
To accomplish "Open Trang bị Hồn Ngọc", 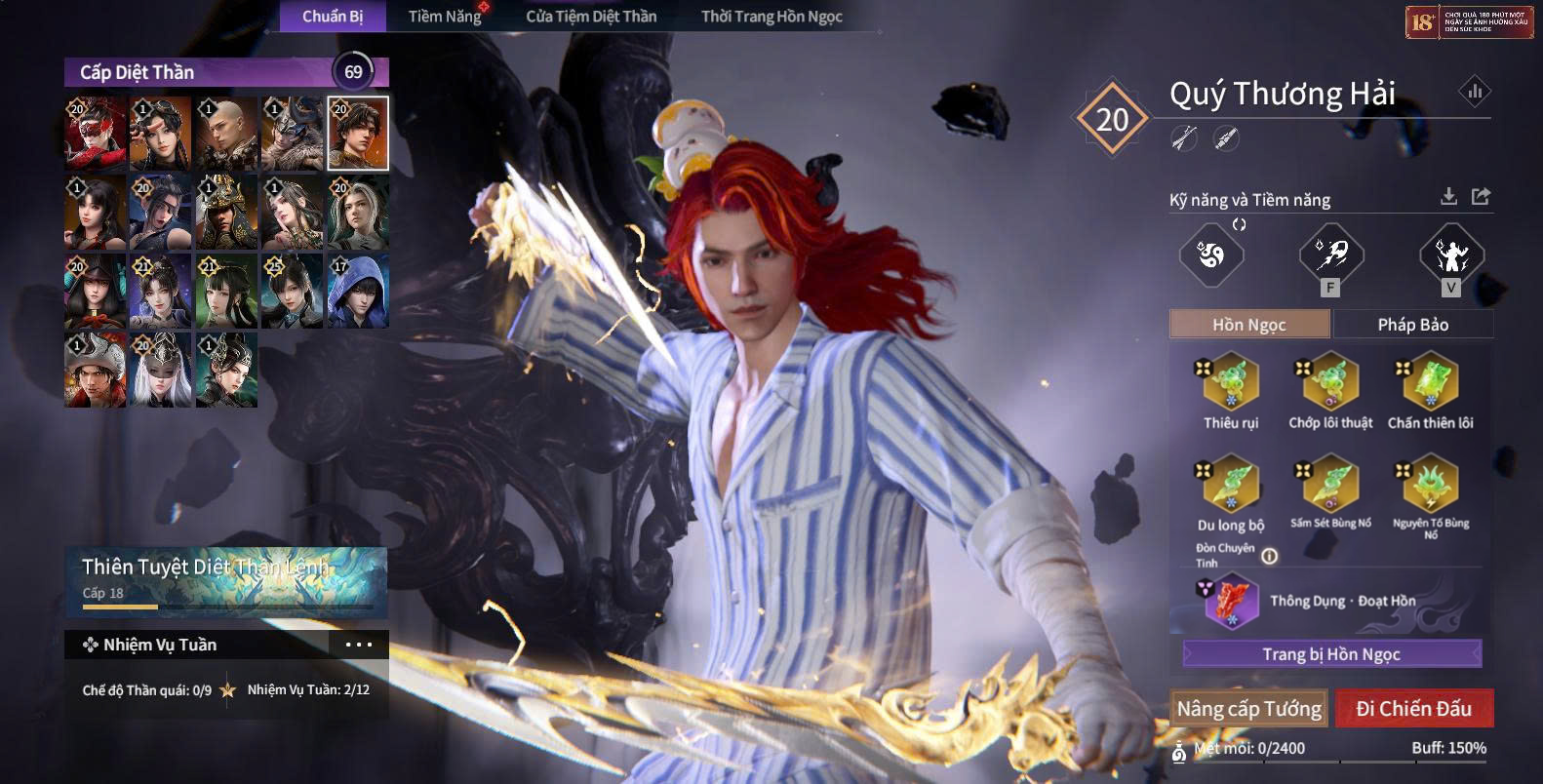I will (x=1331, y=653).
